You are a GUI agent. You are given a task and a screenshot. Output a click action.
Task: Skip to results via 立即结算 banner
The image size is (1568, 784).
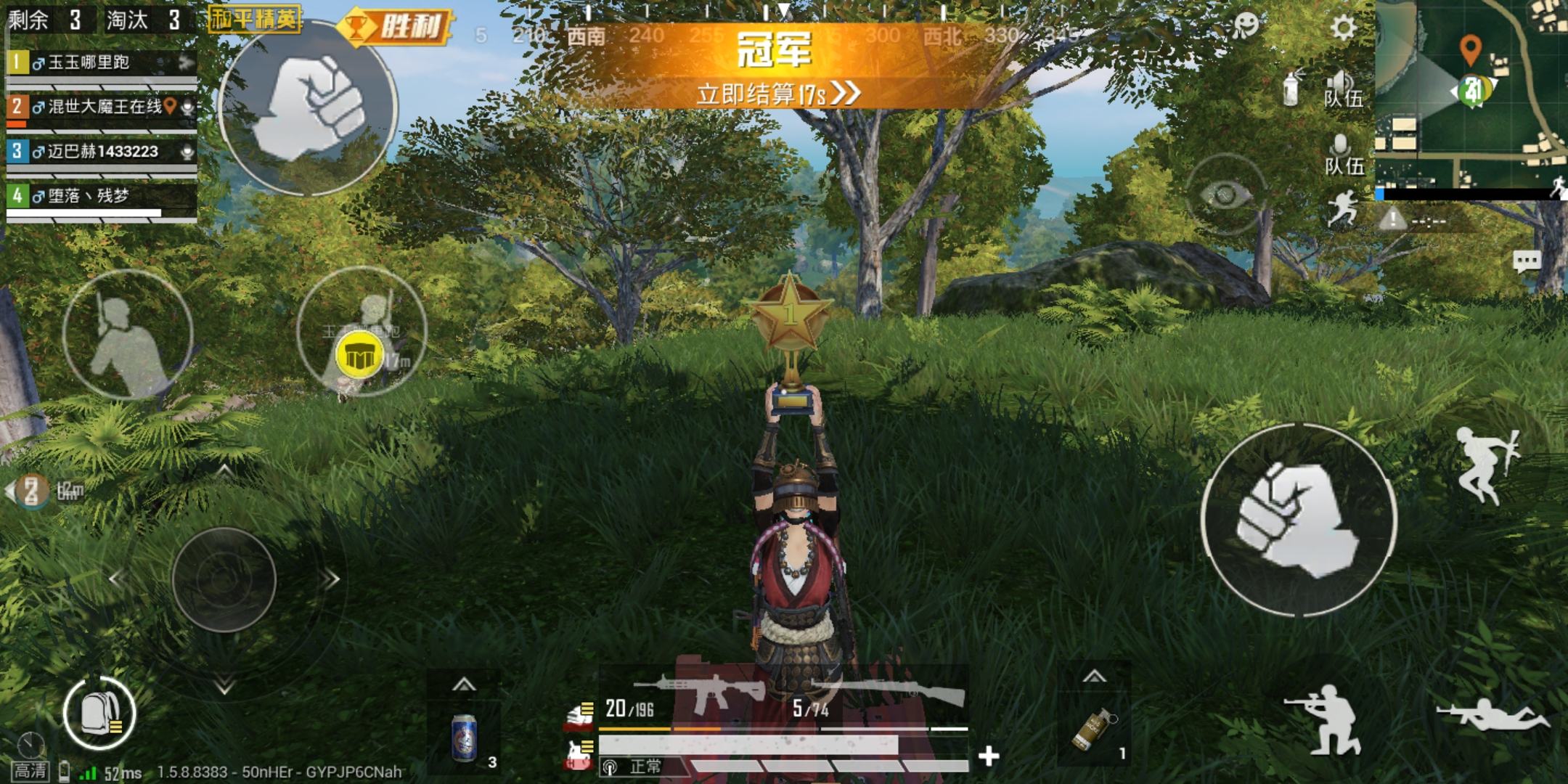point(778,94)
